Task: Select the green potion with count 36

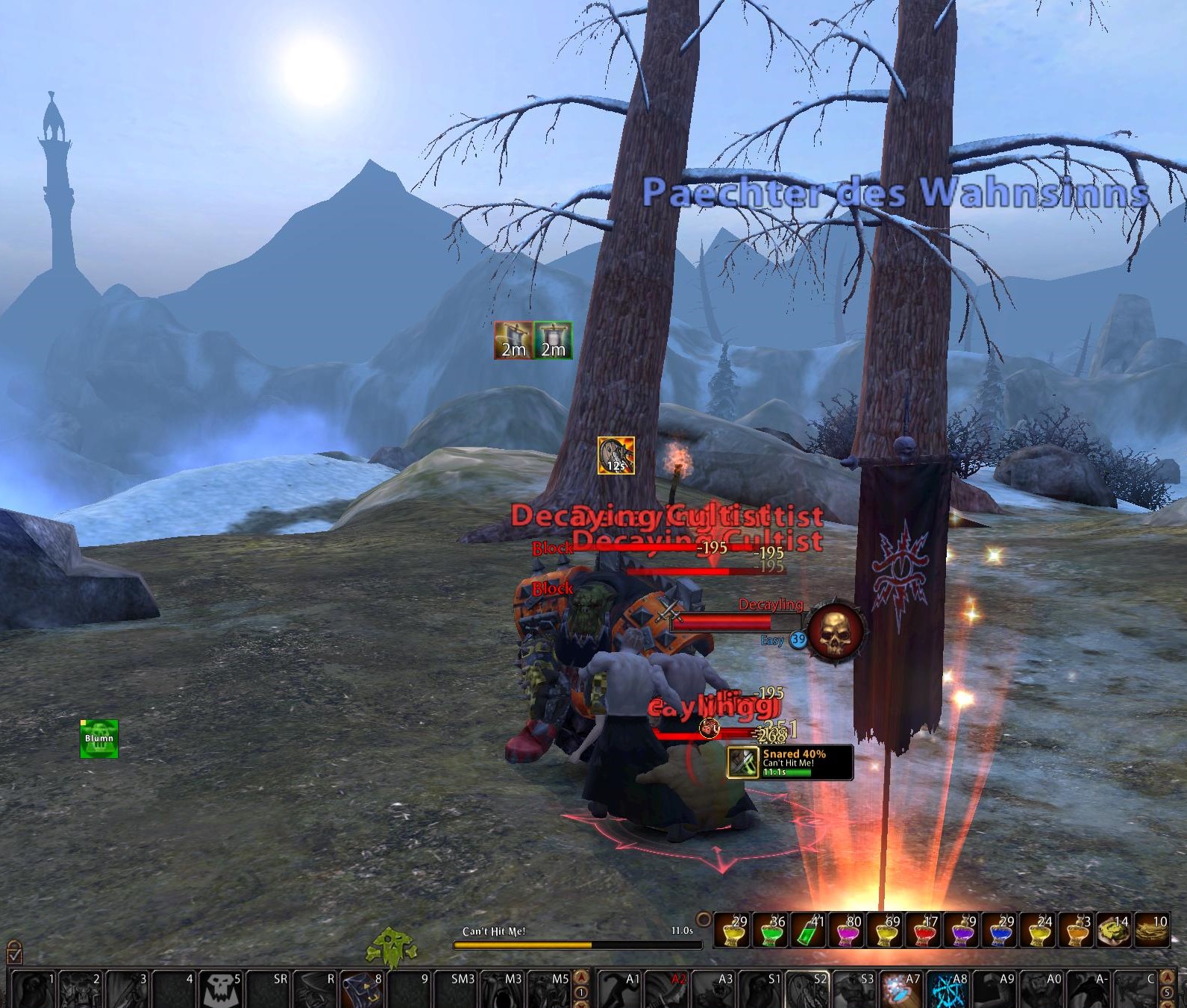Action: [x=771, y=930]
